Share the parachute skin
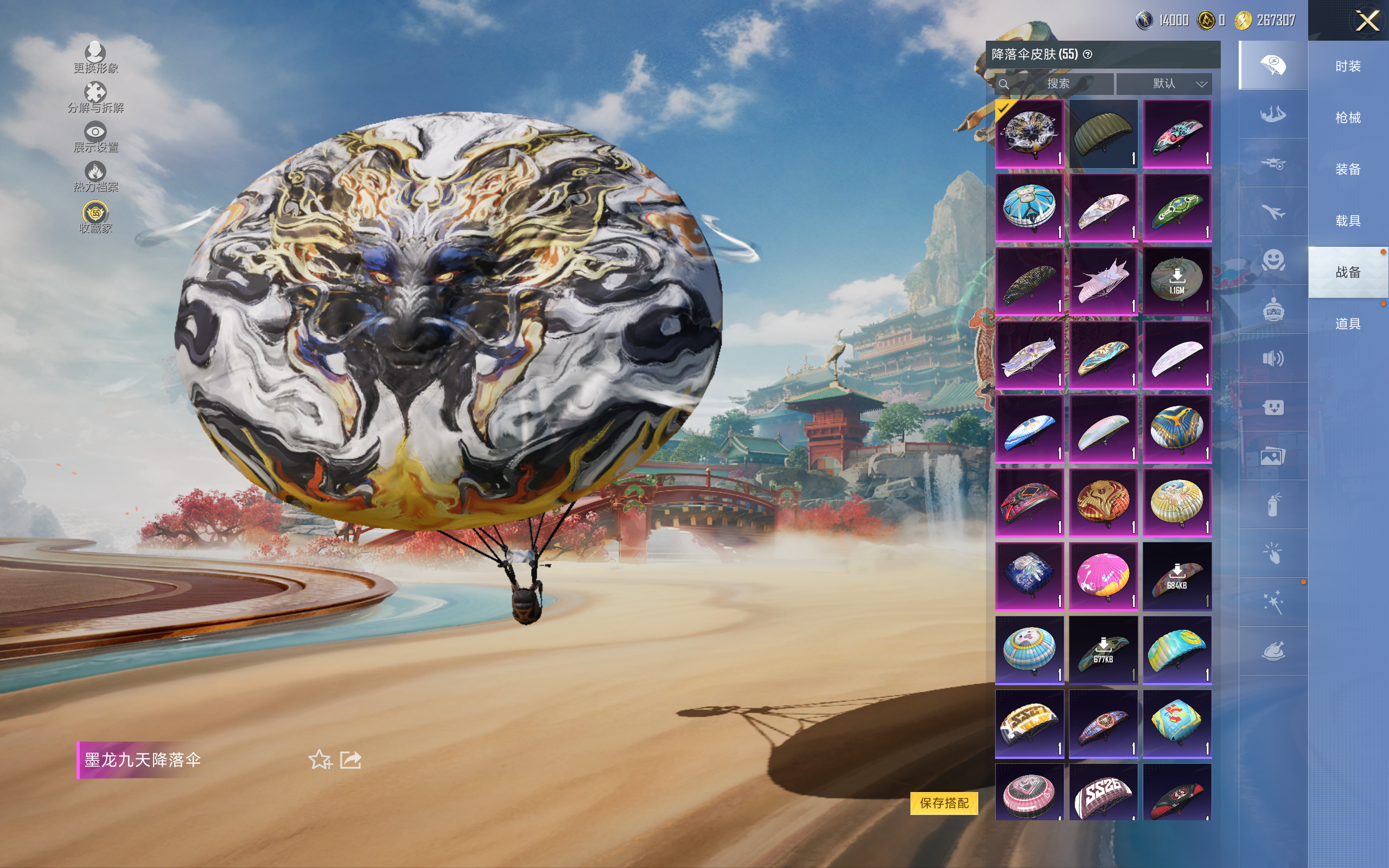This screenshot has width=1389, height=868. click(x=351, y=760)
